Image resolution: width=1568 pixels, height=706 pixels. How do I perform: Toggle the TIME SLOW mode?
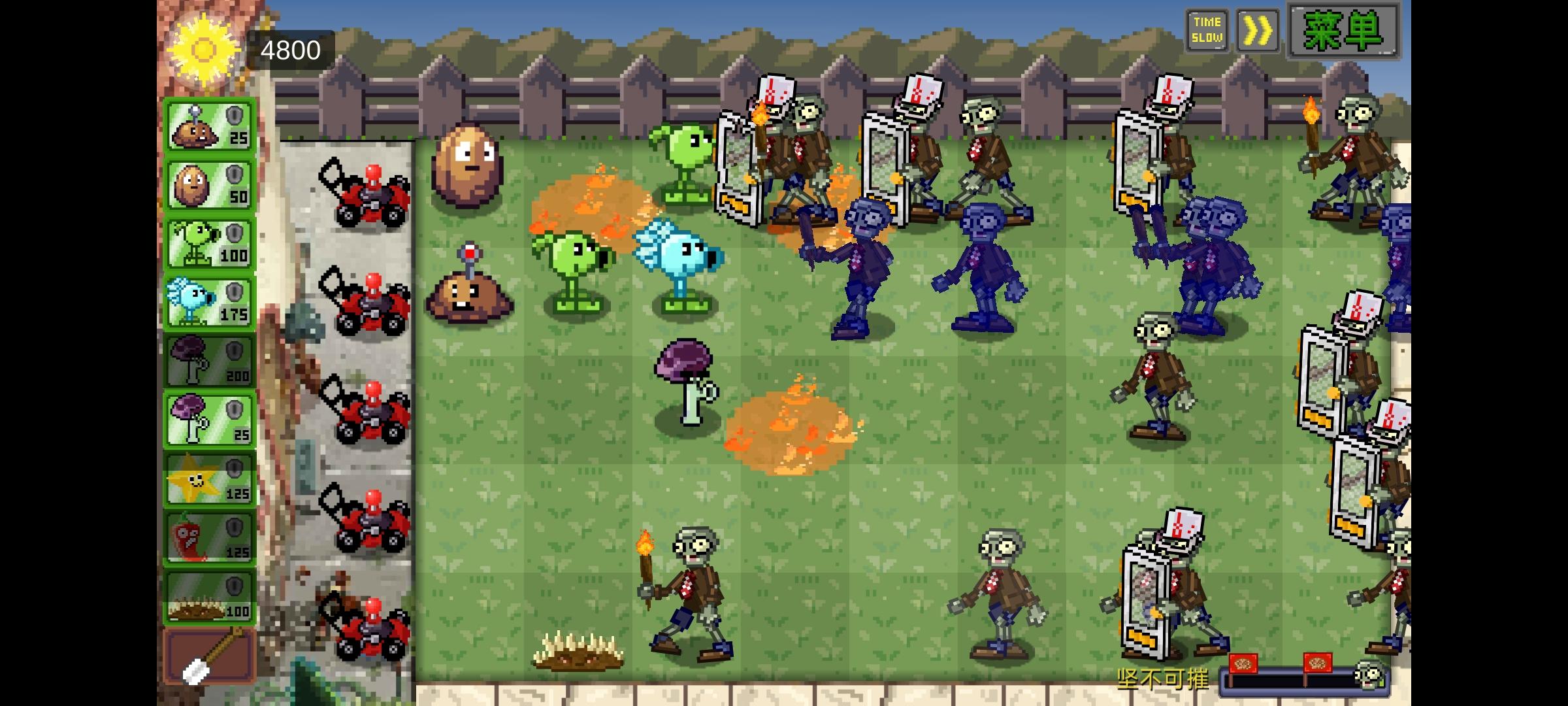point(1207,29)
